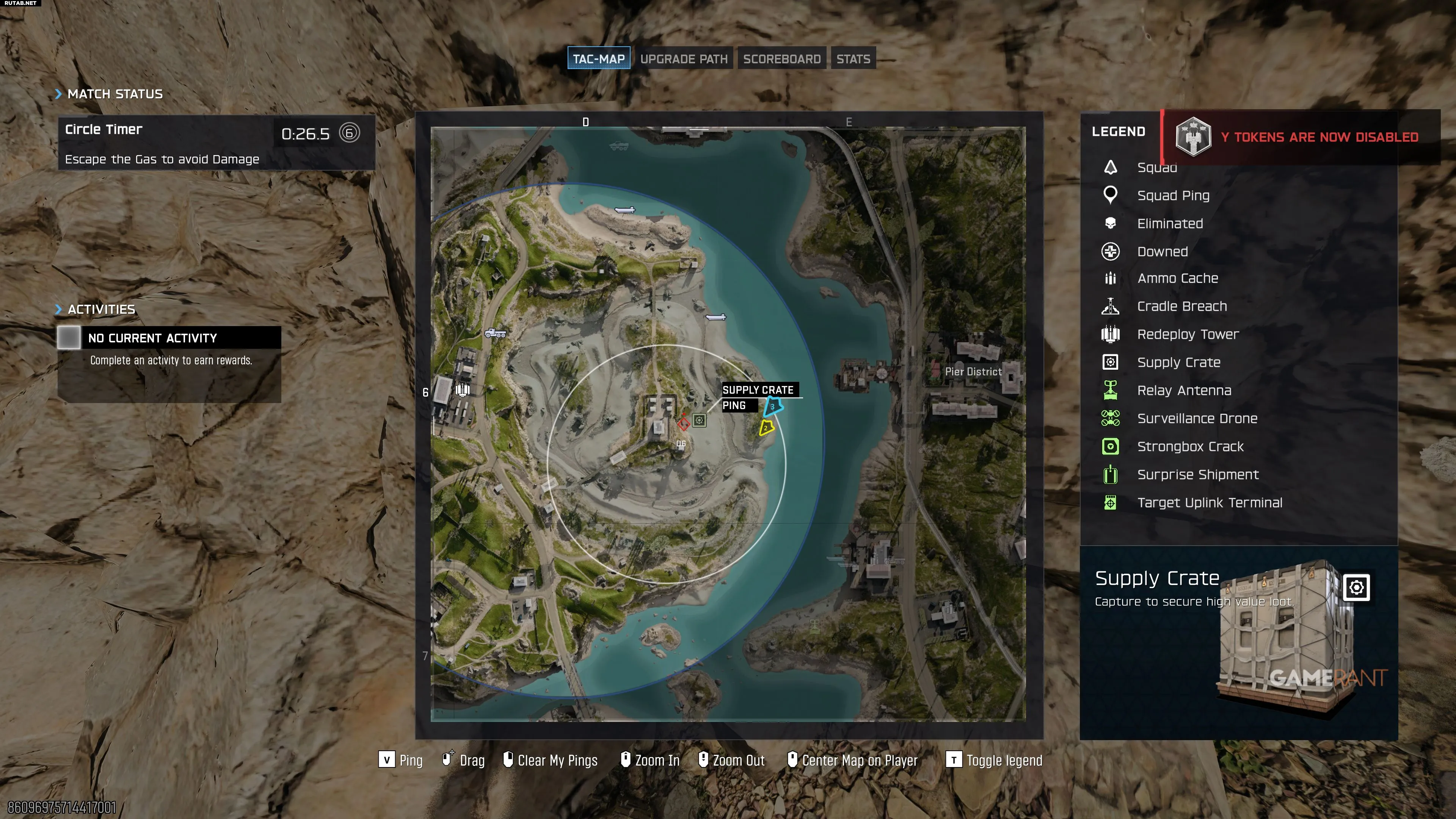Choose the Eliminated legend entry
1456x819 pixels.
tap(1169, 224)
